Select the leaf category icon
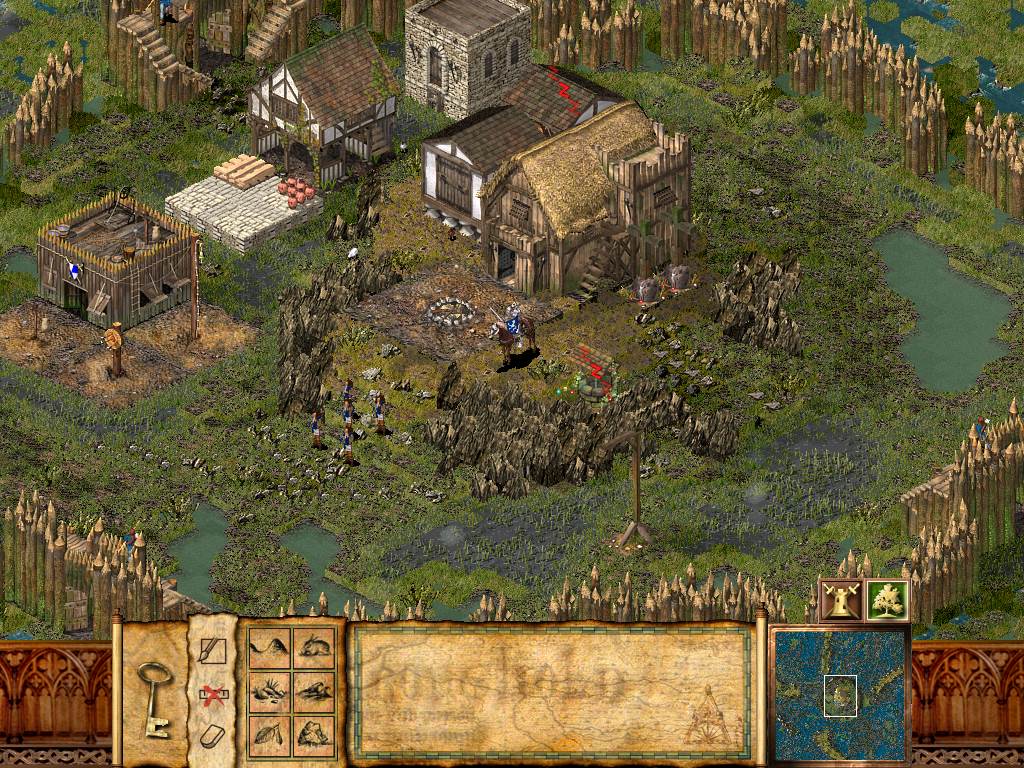 click(268, 736)
